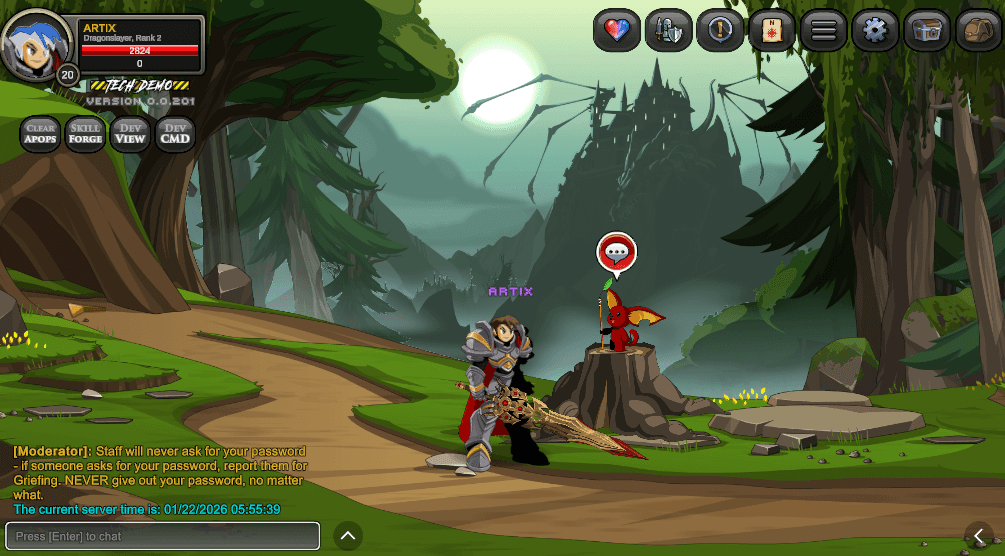Open the treasure chest icon

(x=927, y=31)
